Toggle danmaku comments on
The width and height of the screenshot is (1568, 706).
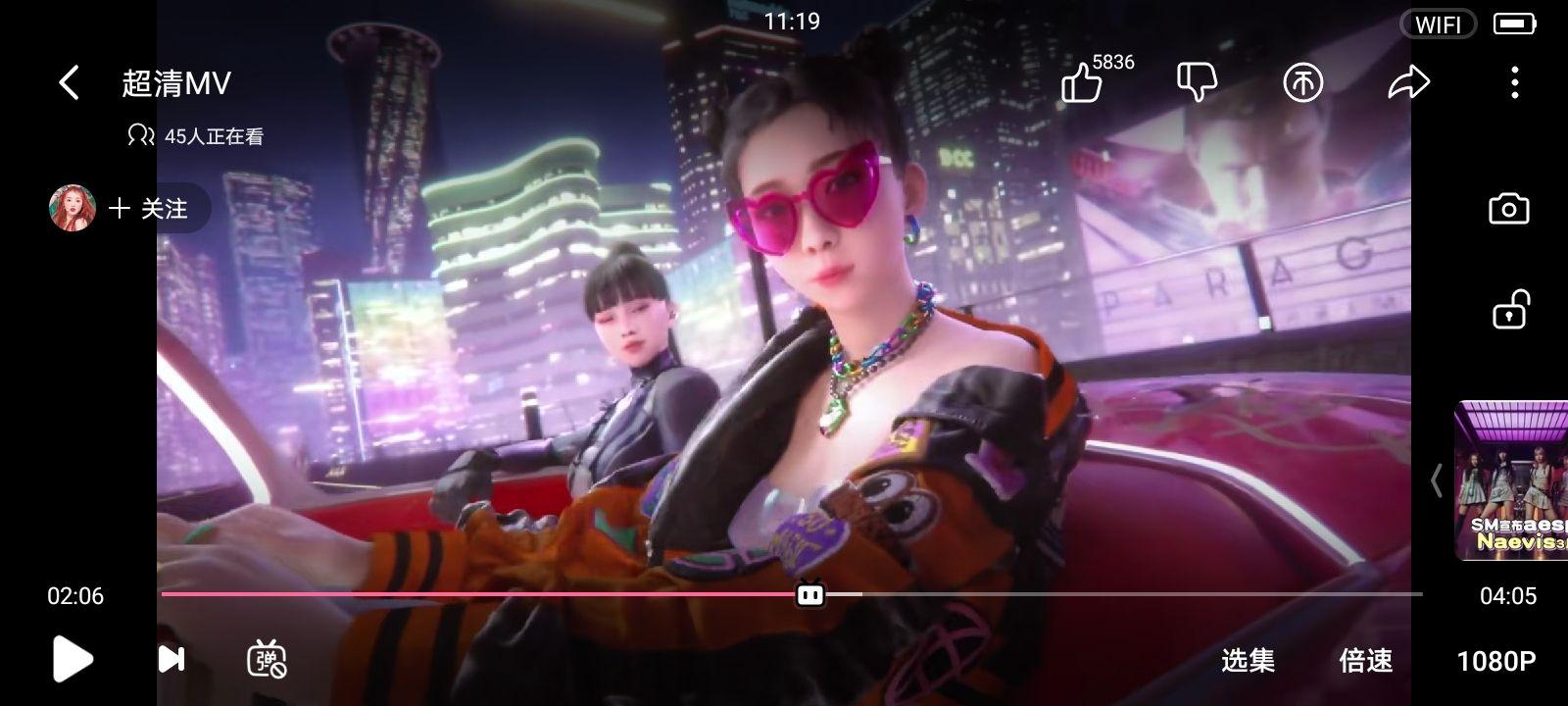coord(267,659)
